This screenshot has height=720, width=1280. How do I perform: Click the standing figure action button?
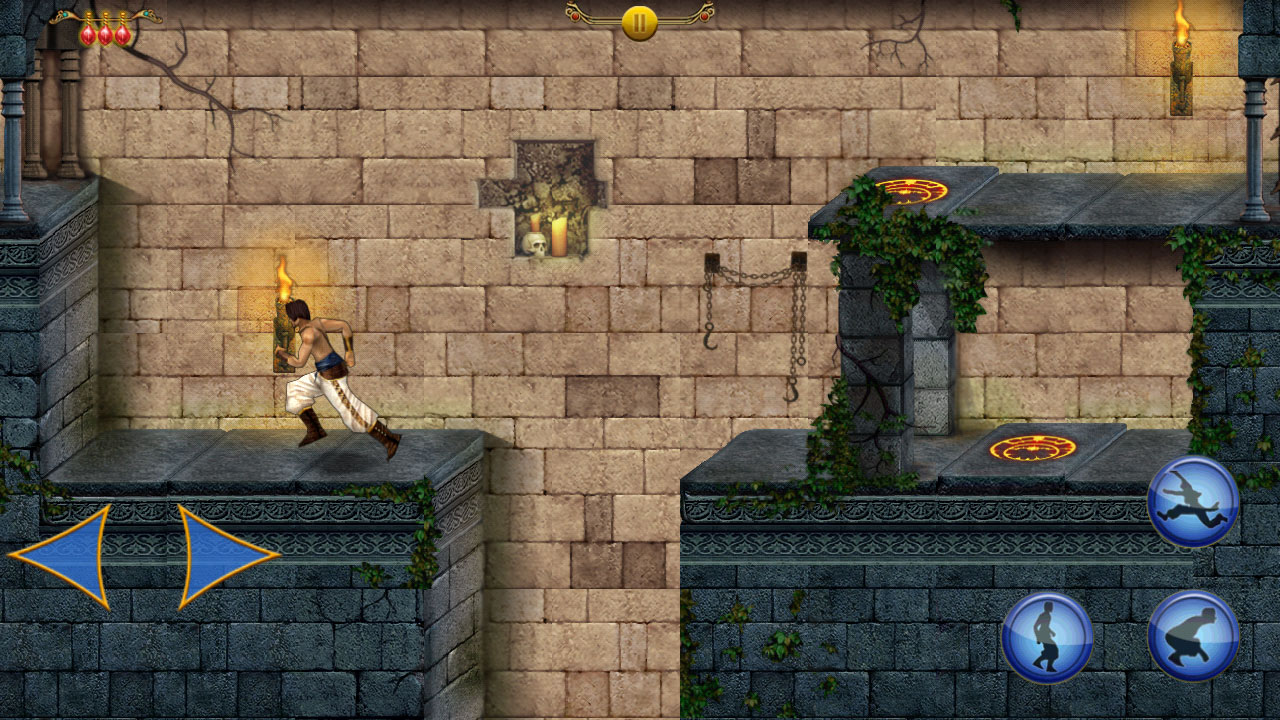[x=1047, y=637]
